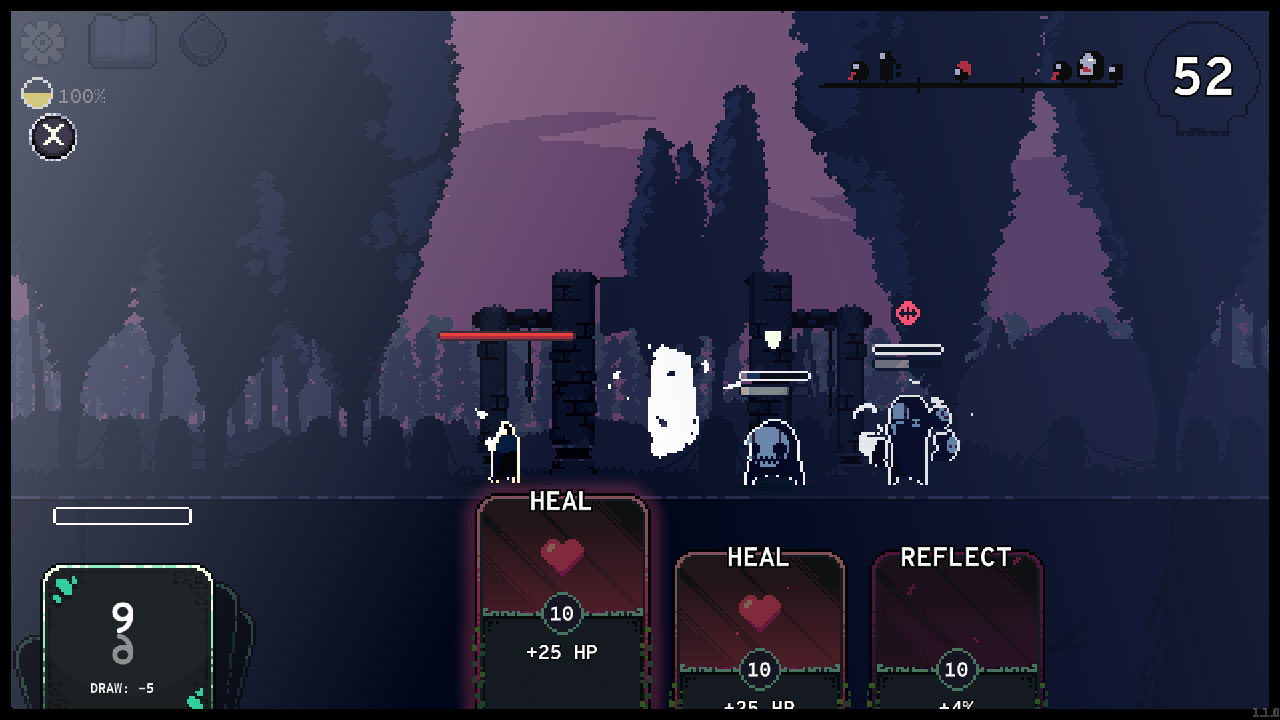1280x720 pixels.
Task: Click the 10 cost circle on the REFLECT card
Action: tap(956, 670)
